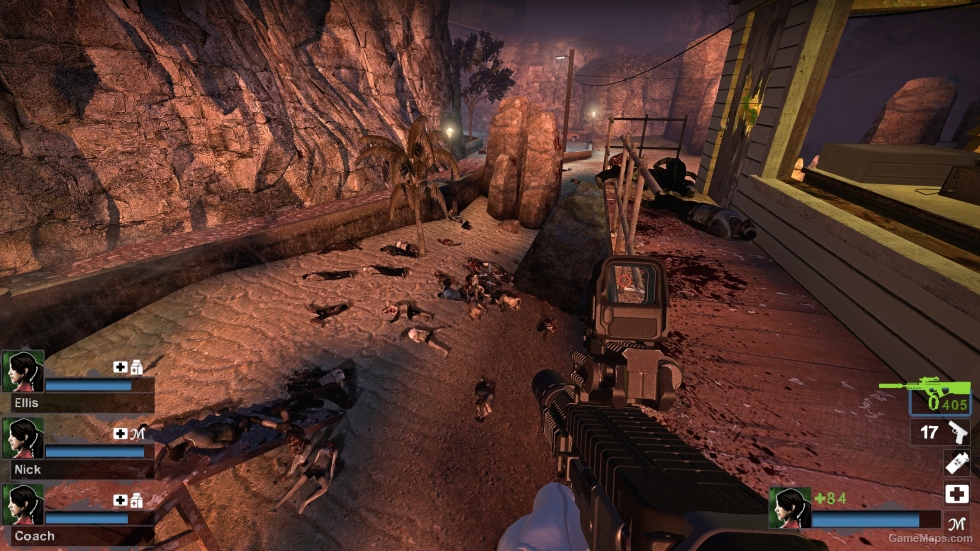The width and height of the screenshot is (980, 551).
Task: Click your own survivor portrait
Action: tap(789, 508)
